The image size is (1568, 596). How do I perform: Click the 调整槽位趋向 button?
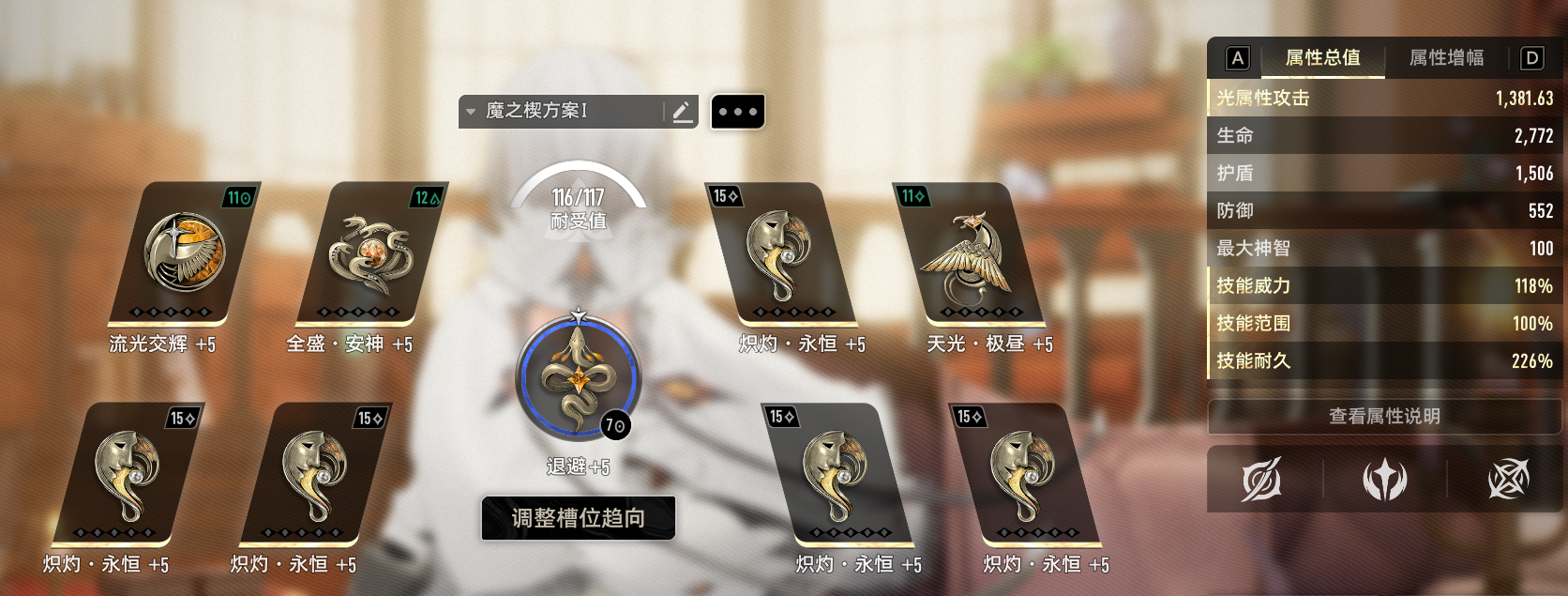(x=579, y=518)
